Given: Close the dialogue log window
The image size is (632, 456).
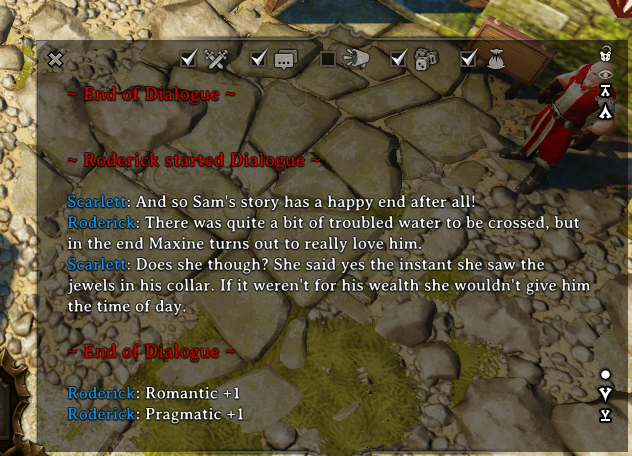Looking at the screenshot, I should 56,60.
